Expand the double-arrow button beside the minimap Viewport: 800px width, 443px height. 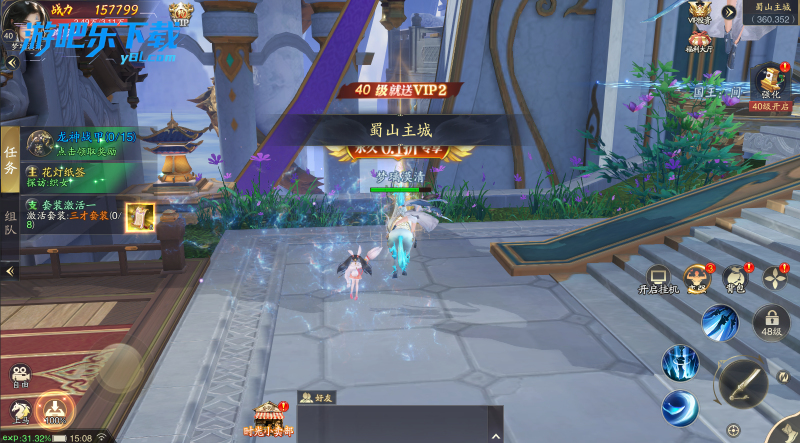click(730, 12)
